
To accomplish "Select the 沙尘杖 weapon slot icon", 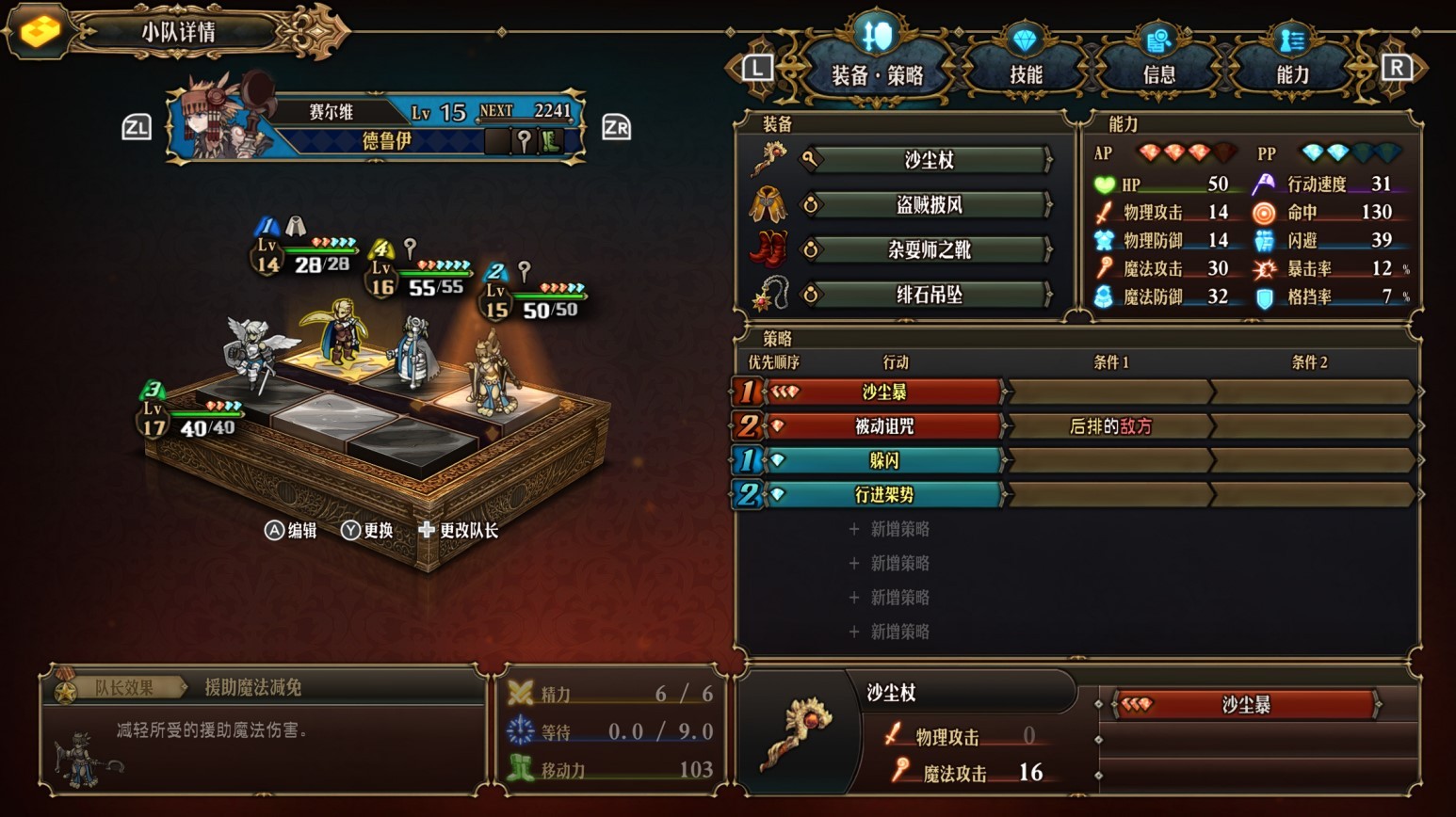I will (770, 156).
